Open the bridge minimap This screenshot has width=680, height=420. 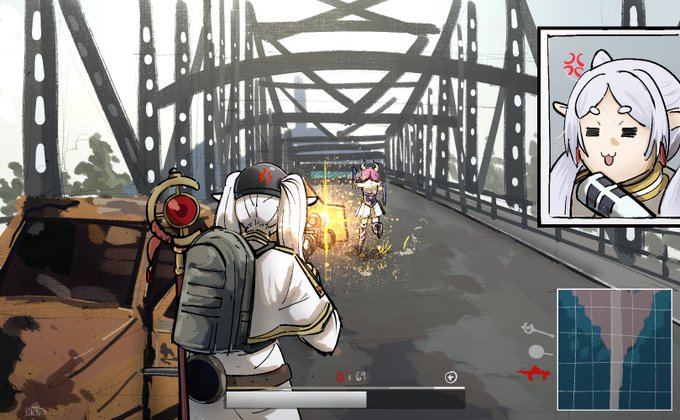614,349
